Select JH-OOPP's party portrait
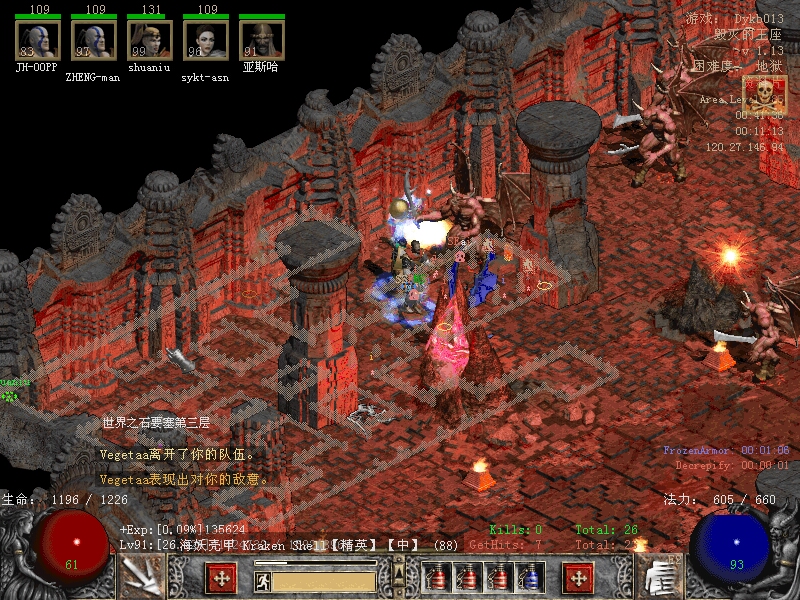800x600 pixels. (x=37, y=41)
